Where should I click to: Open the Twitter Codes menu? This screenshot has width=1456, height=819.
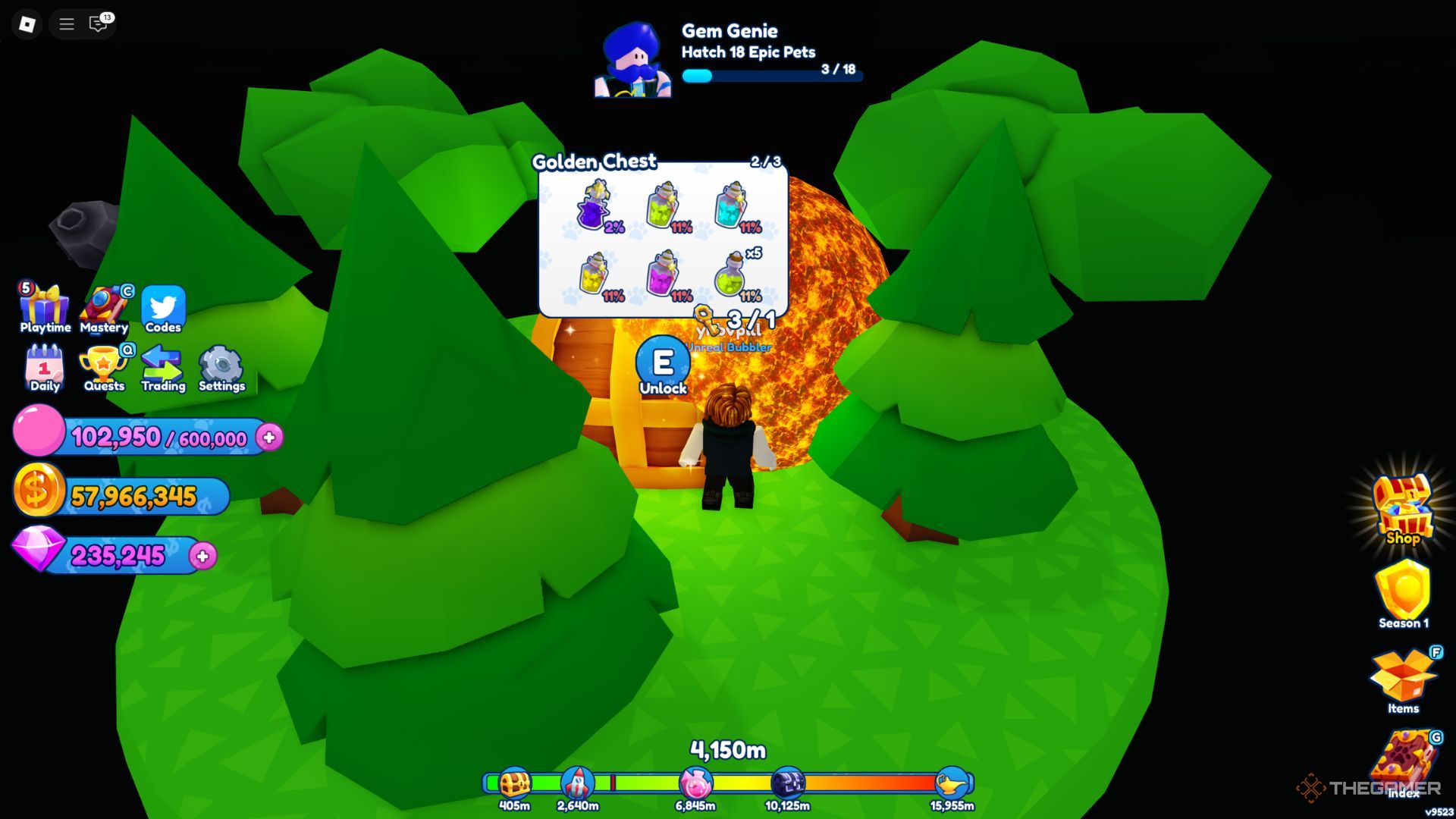pos(163,309)
